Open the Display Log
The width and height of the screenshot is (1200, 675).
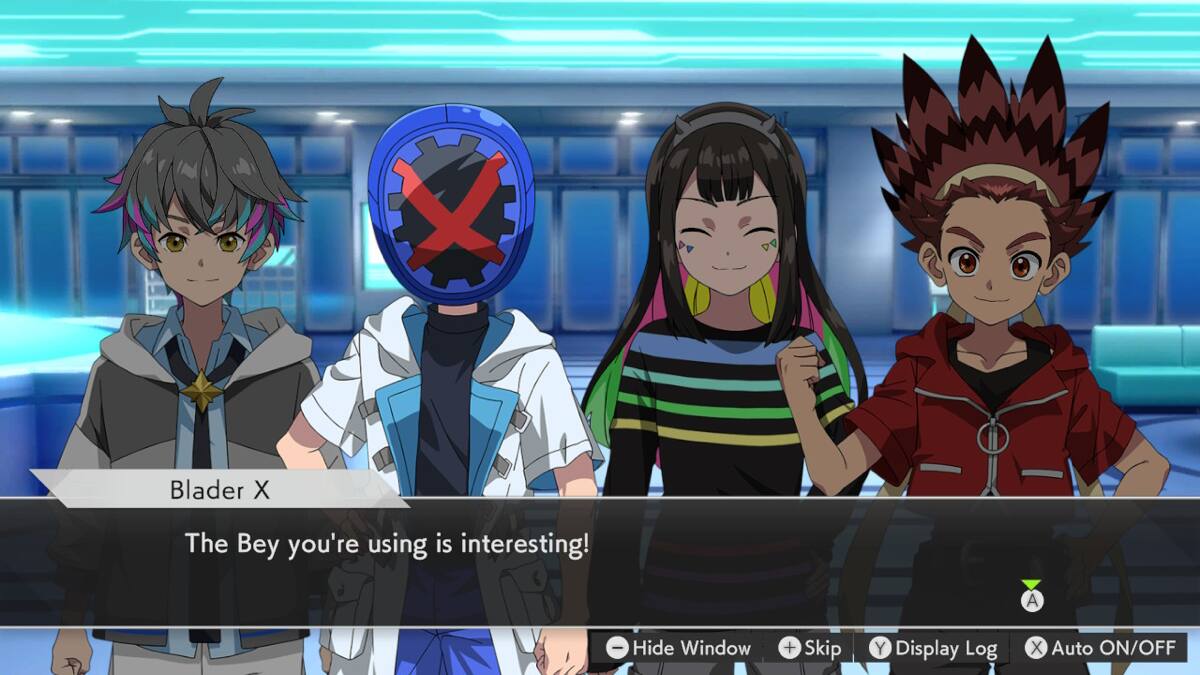click(x=933, y=648)
